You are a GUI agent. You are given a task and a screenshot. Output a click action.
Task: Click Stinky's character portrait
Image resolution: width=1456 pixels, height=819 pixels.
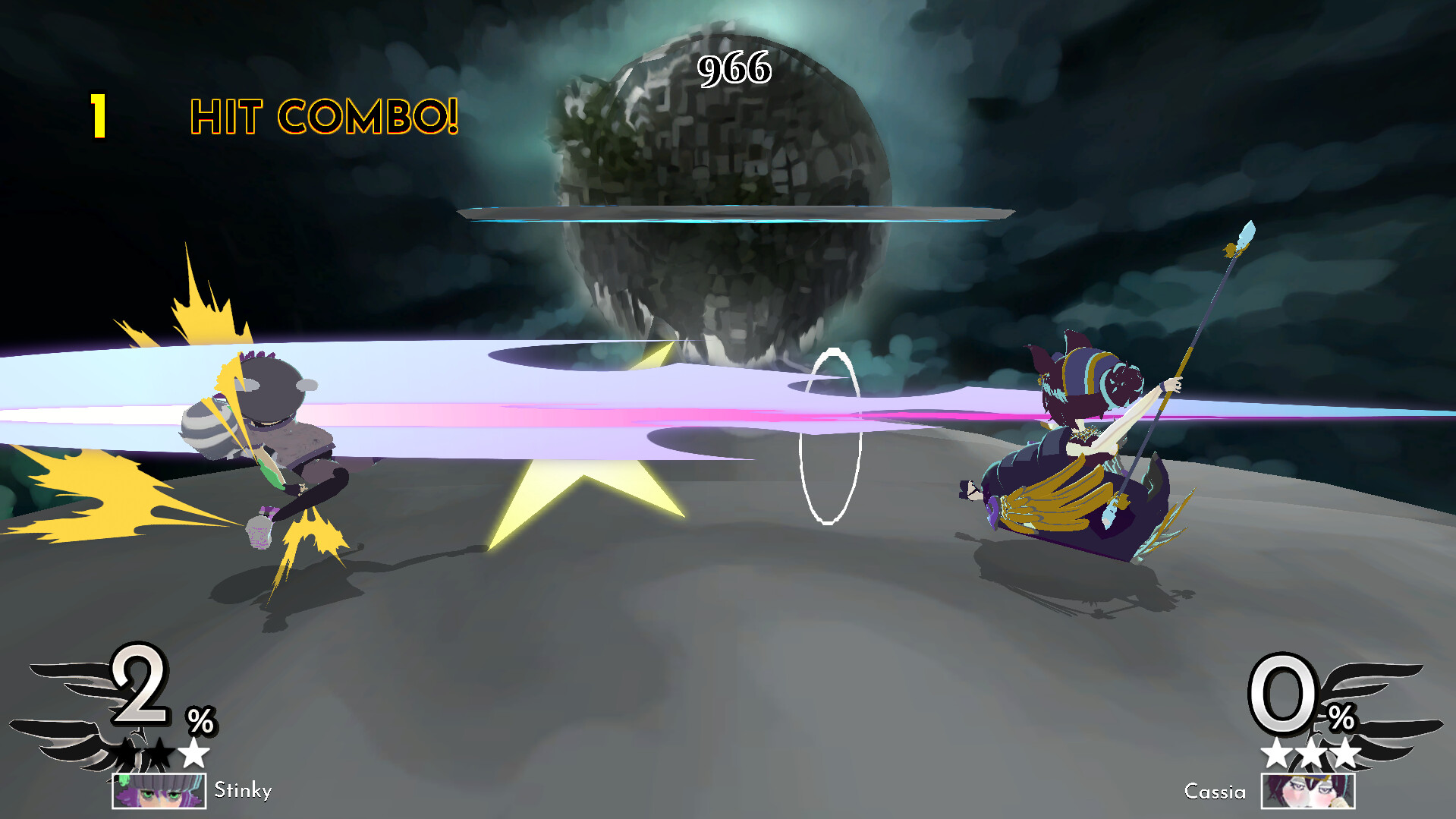click(158, 791)
